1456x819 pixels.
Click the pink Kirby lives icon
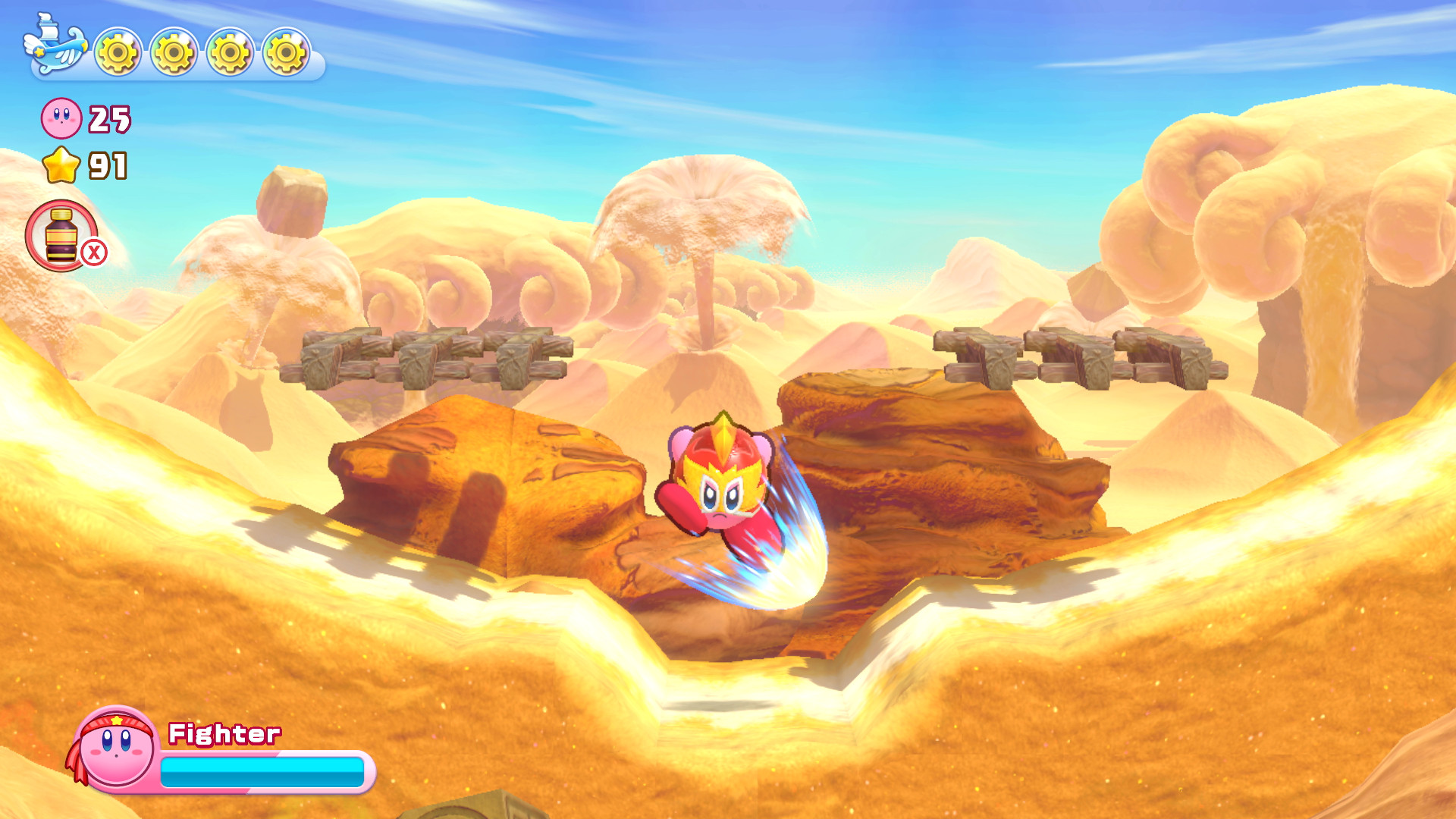coord(61,118)
